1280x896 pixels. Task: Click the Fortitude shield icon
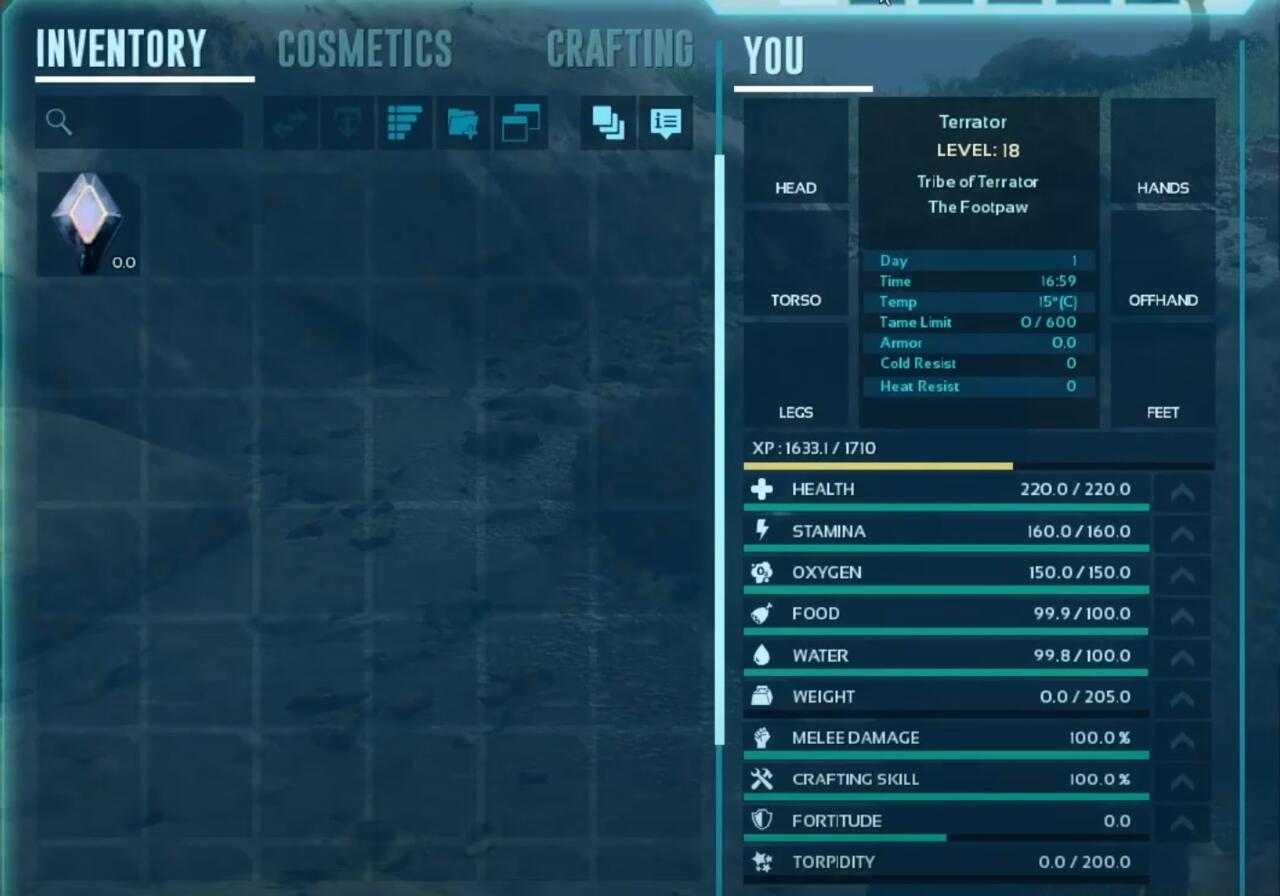tap(763, 820)
